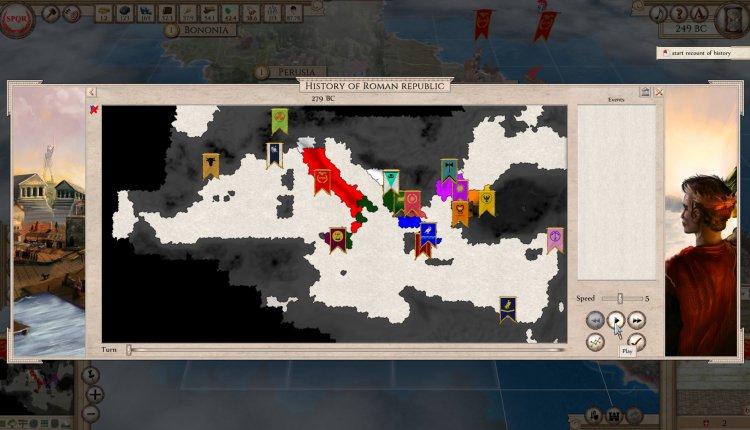750x430 pixels.
Task: Zoom out the minimap with minus button
Action: coord(91,413)
